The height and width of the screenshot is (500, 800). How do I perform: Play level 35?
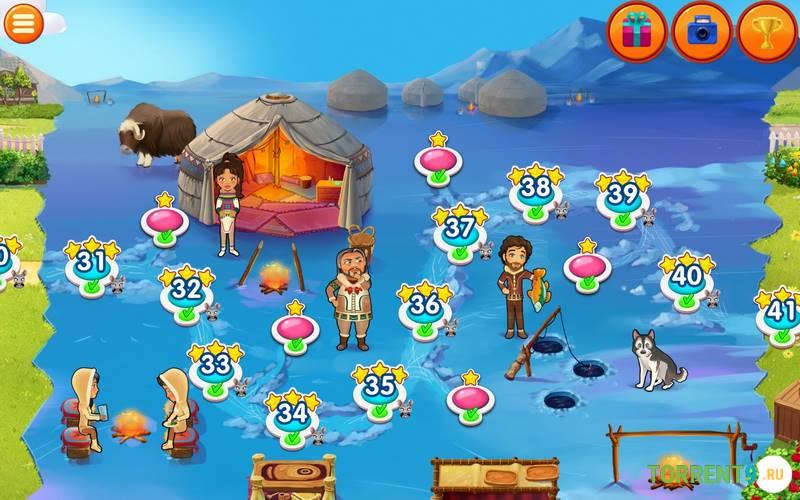[x=380, y=388]
